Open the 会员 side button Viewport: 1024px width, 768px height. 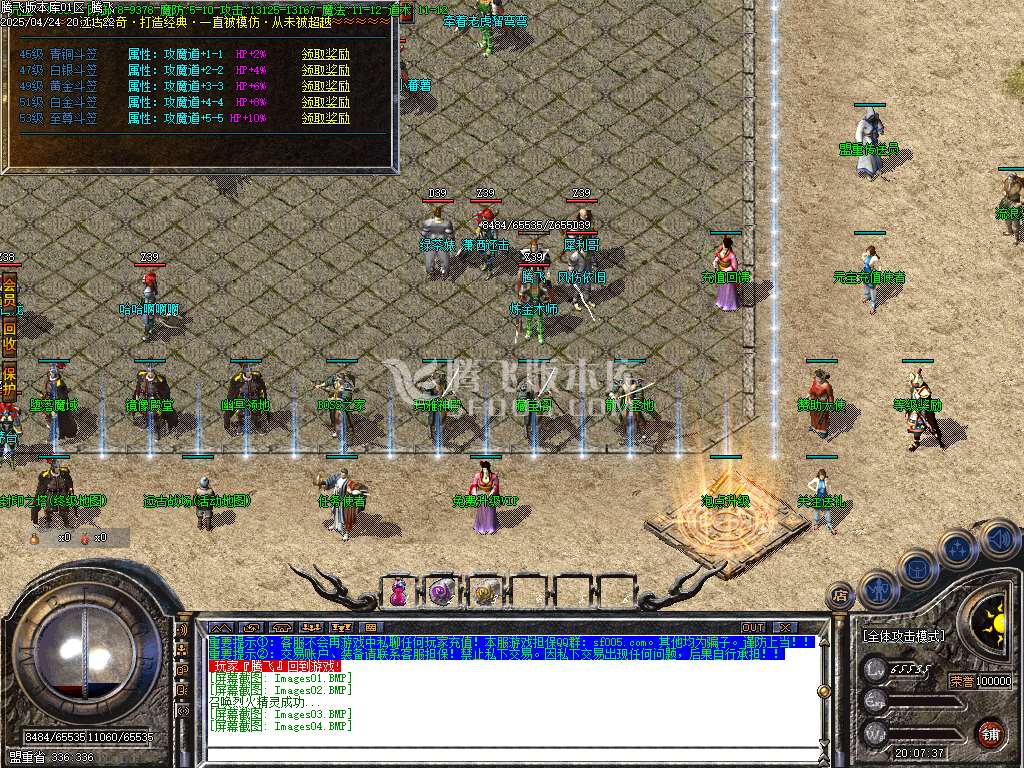click(x=9, y=293)
